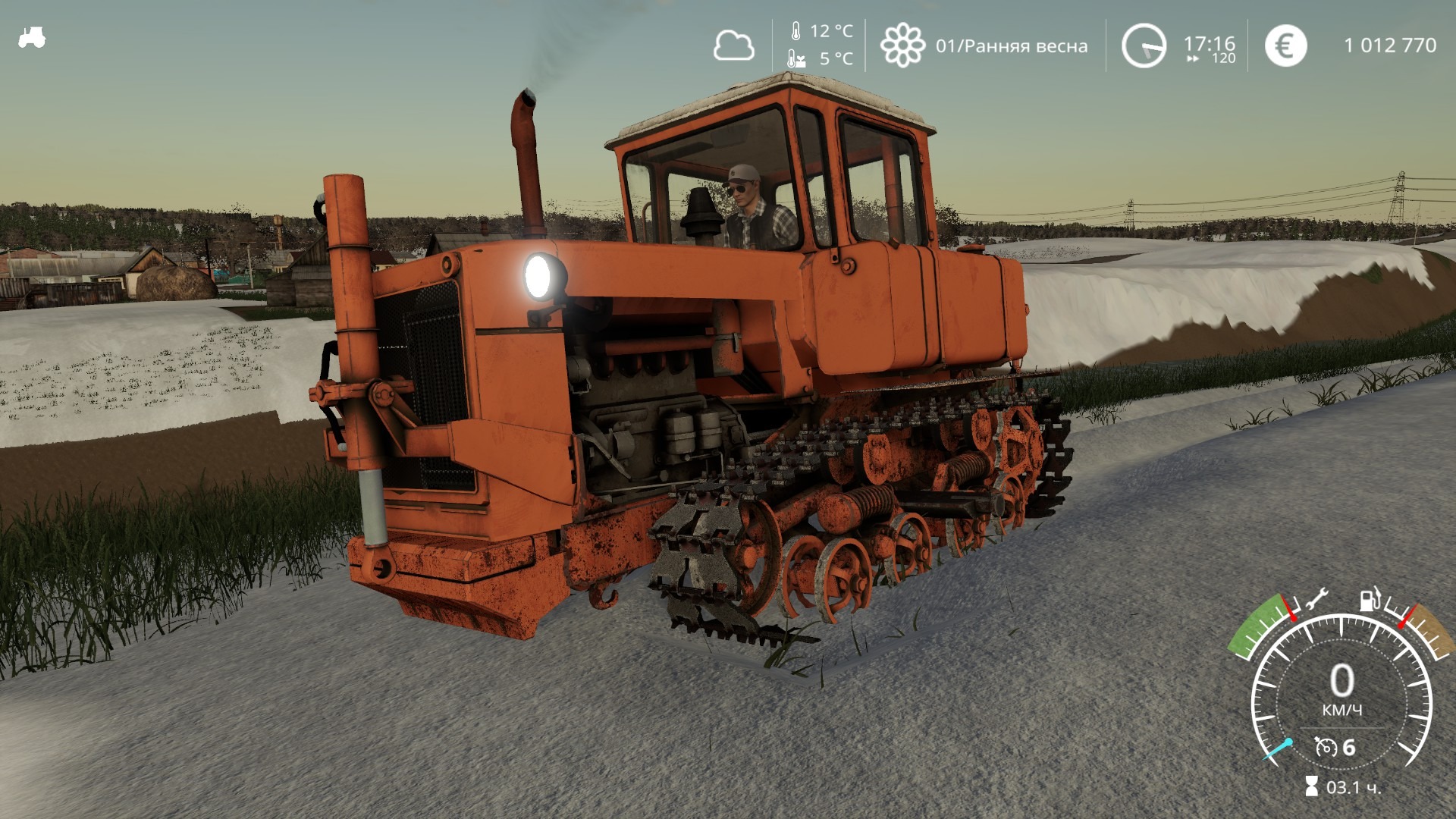Toggle the headlight on the tractor front
This screenshot has height=819, width=1456.
tap(540, 277)
